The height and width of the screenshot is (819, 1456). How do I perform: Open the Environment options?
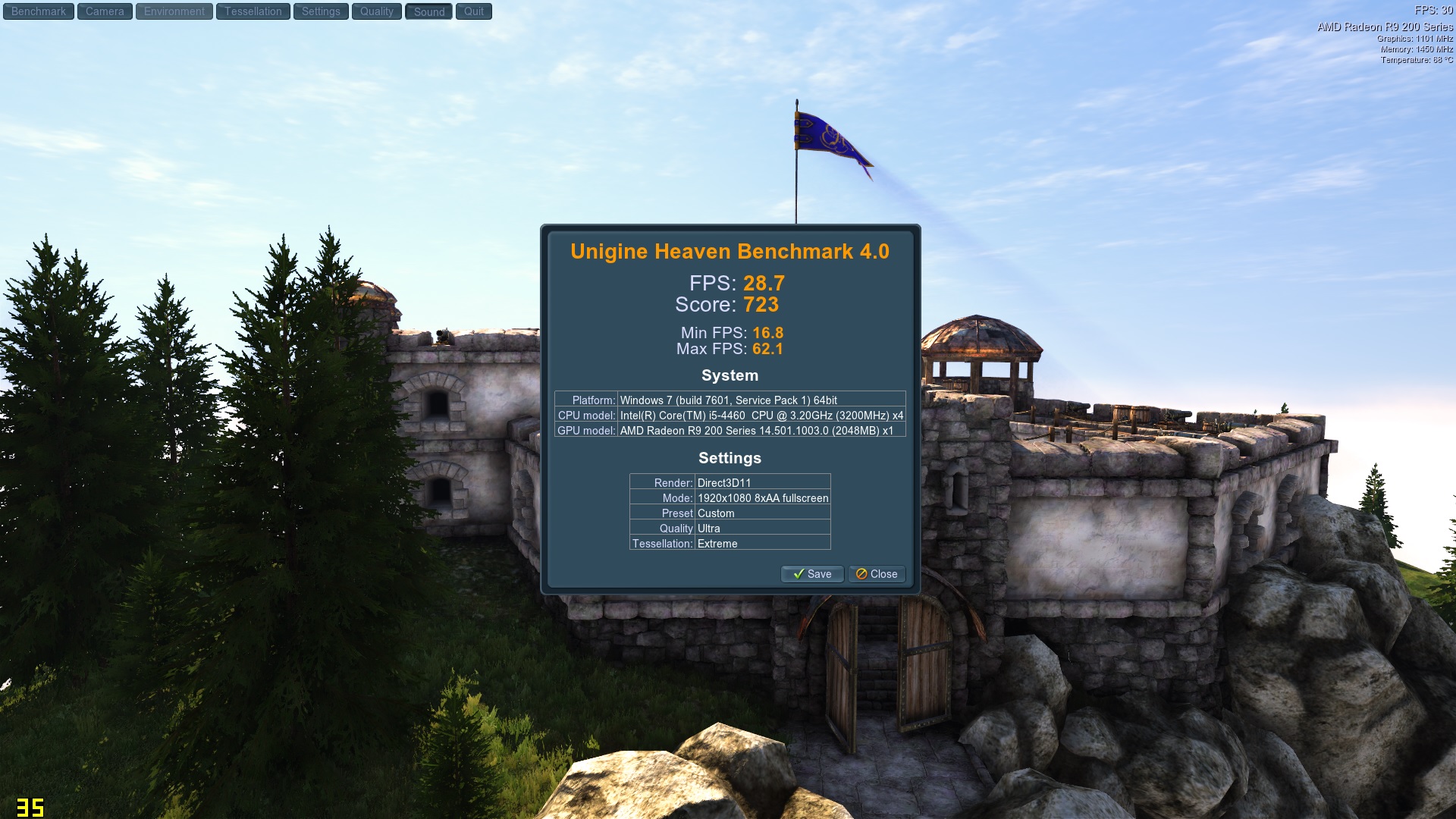tap(174, 11)
